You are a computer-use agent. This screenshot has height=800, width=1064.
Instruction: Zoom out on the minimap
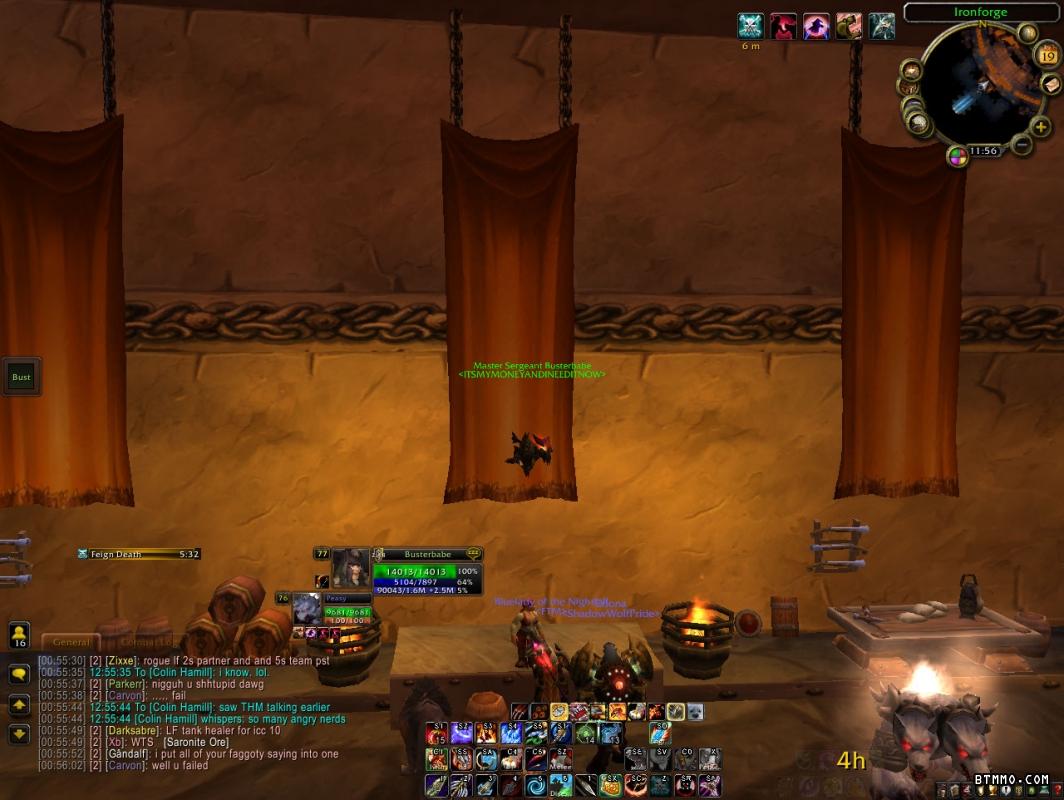[x=1021, y=145]
